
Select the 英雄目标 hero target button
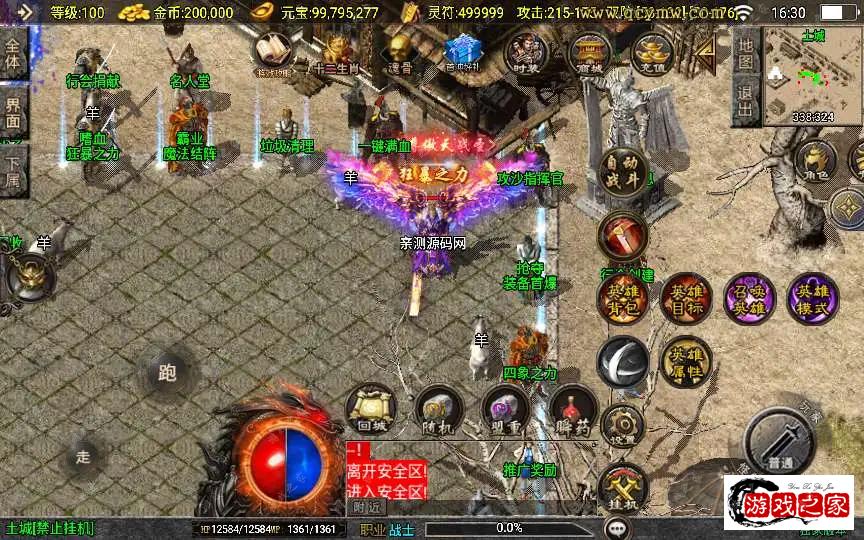pyautogui.click(x=685, y=298)
